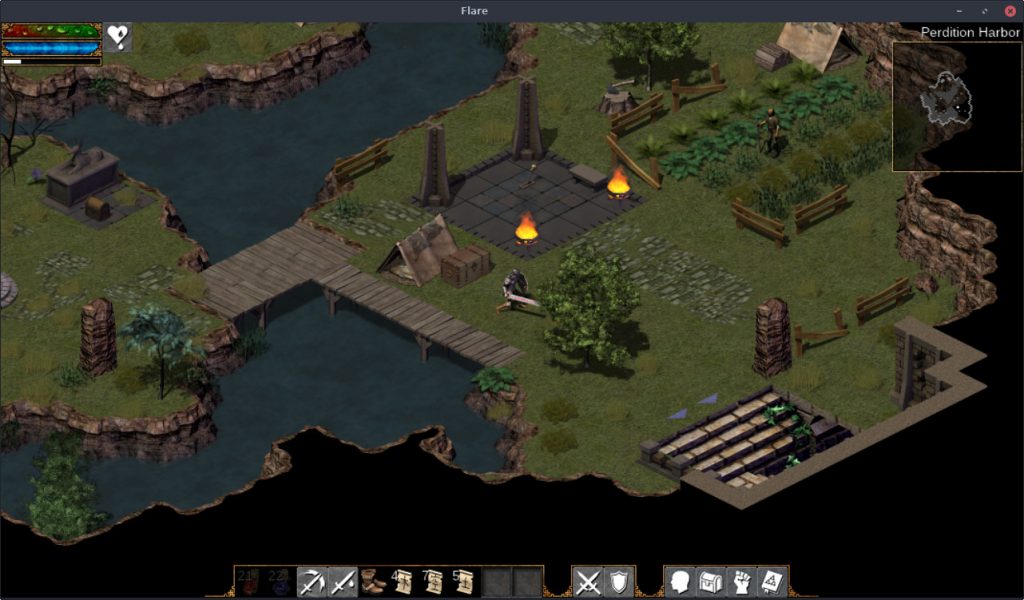
Task: Select the crossed swords attack slot
Action: click(588, 581)
